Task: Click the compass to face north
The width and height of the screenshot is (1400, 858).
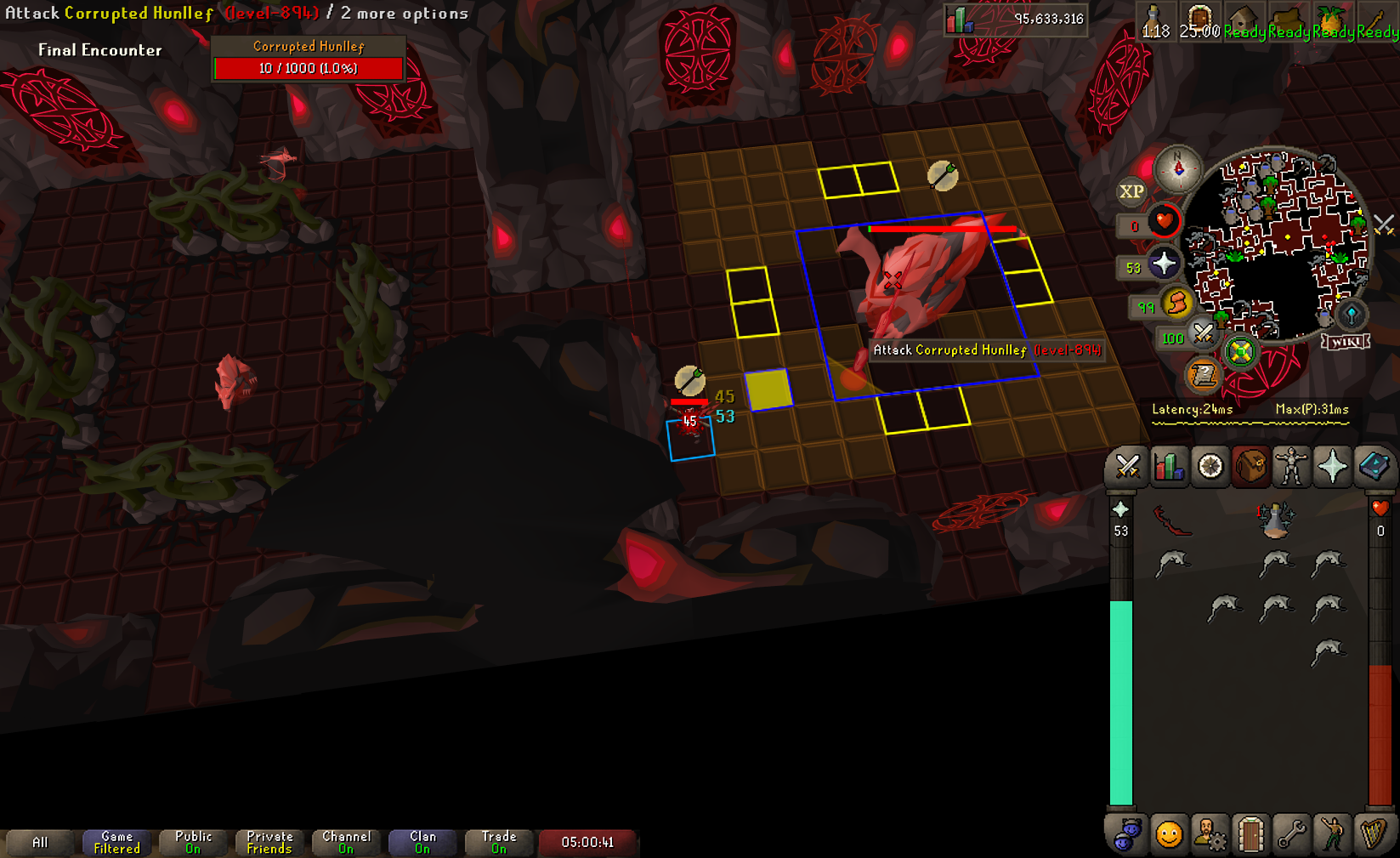Action: click(1178, 168)
